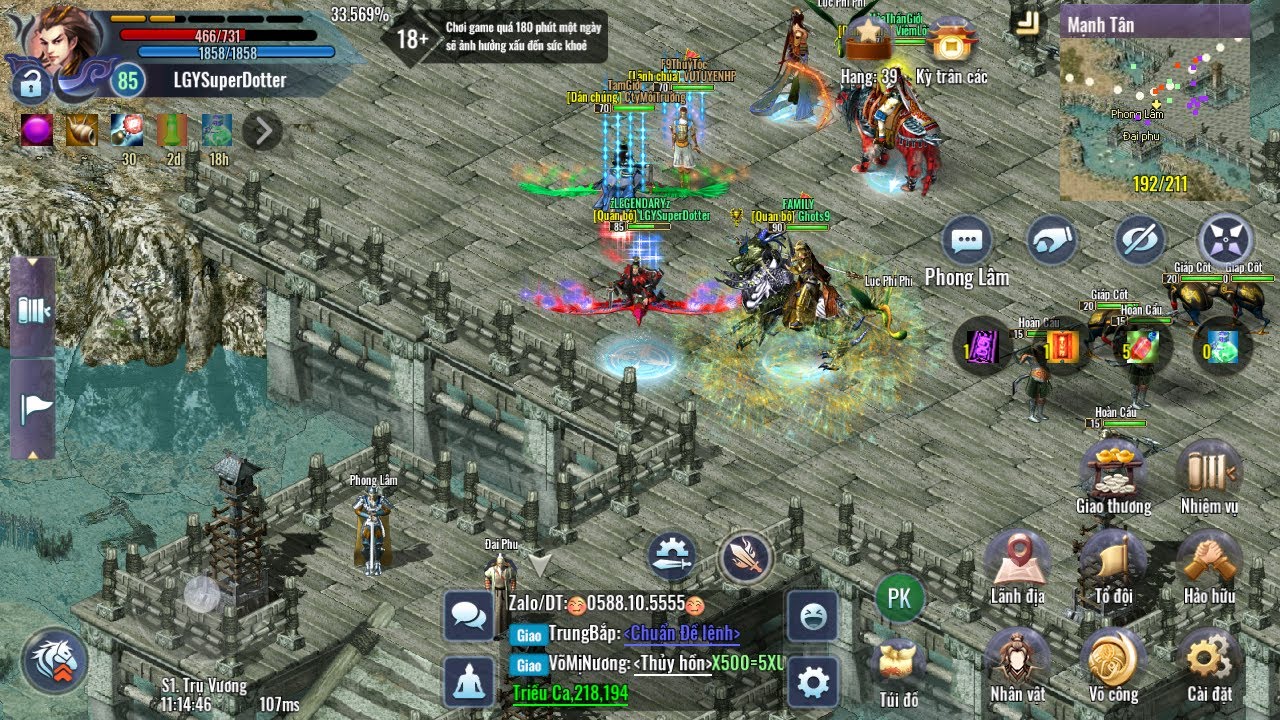Open the Lãnh địa territory menu
The height and width of the screenshot is (720, 1280).
[x=1017, y=562]
